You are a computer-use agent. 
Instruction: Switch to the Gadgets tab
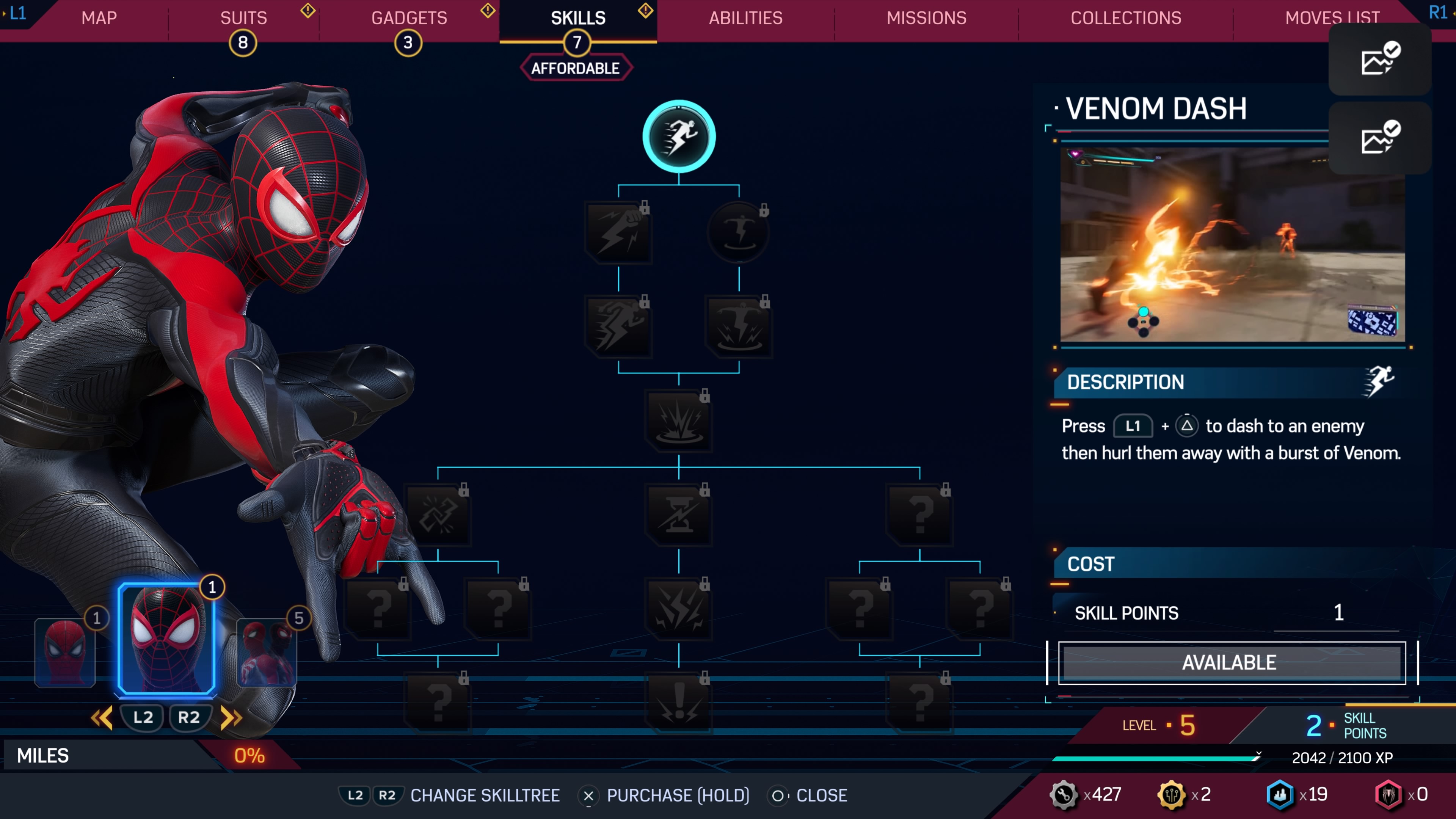click(409, 18)
